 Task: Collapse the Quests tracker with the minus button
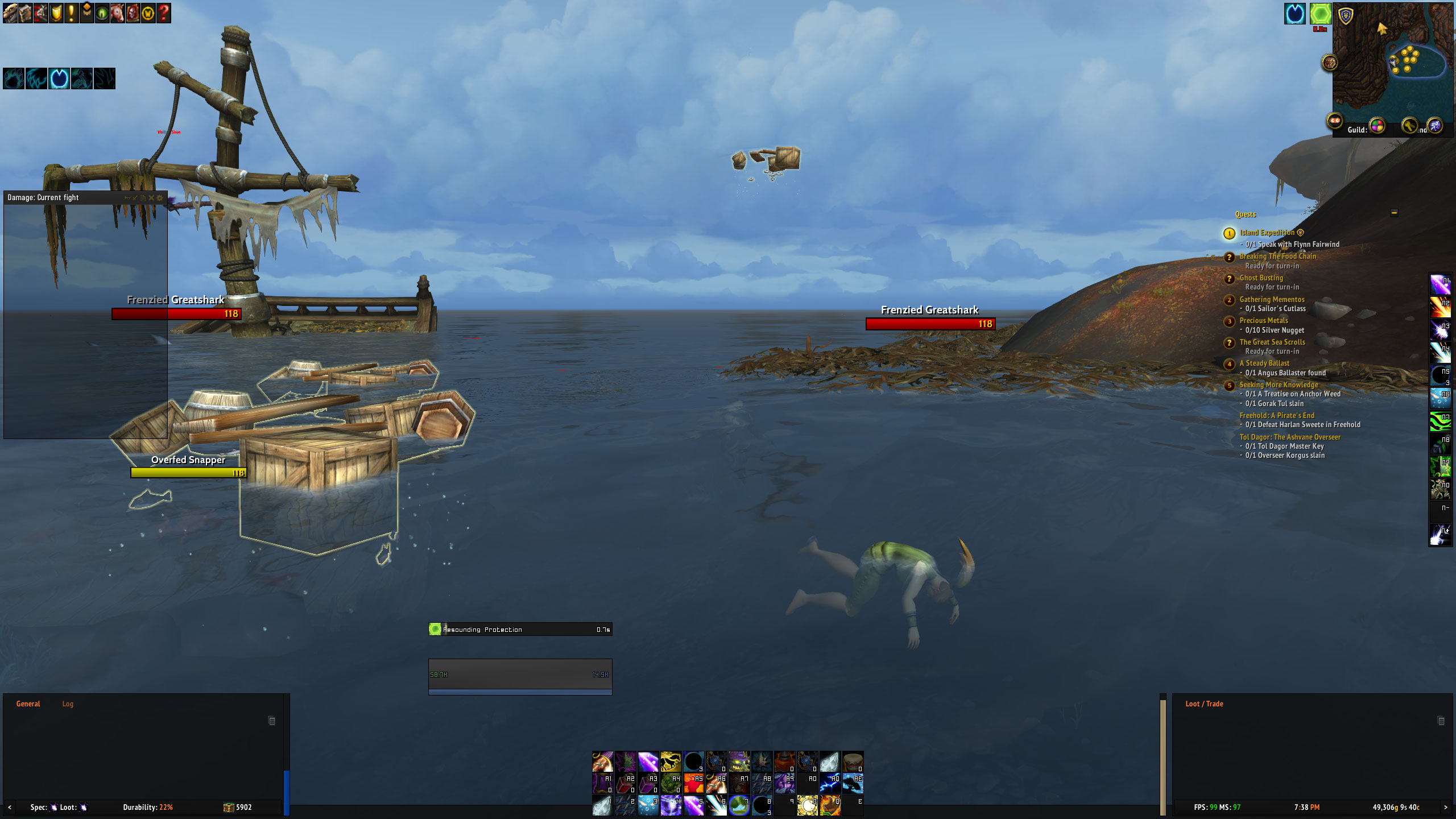[1394, 213]
